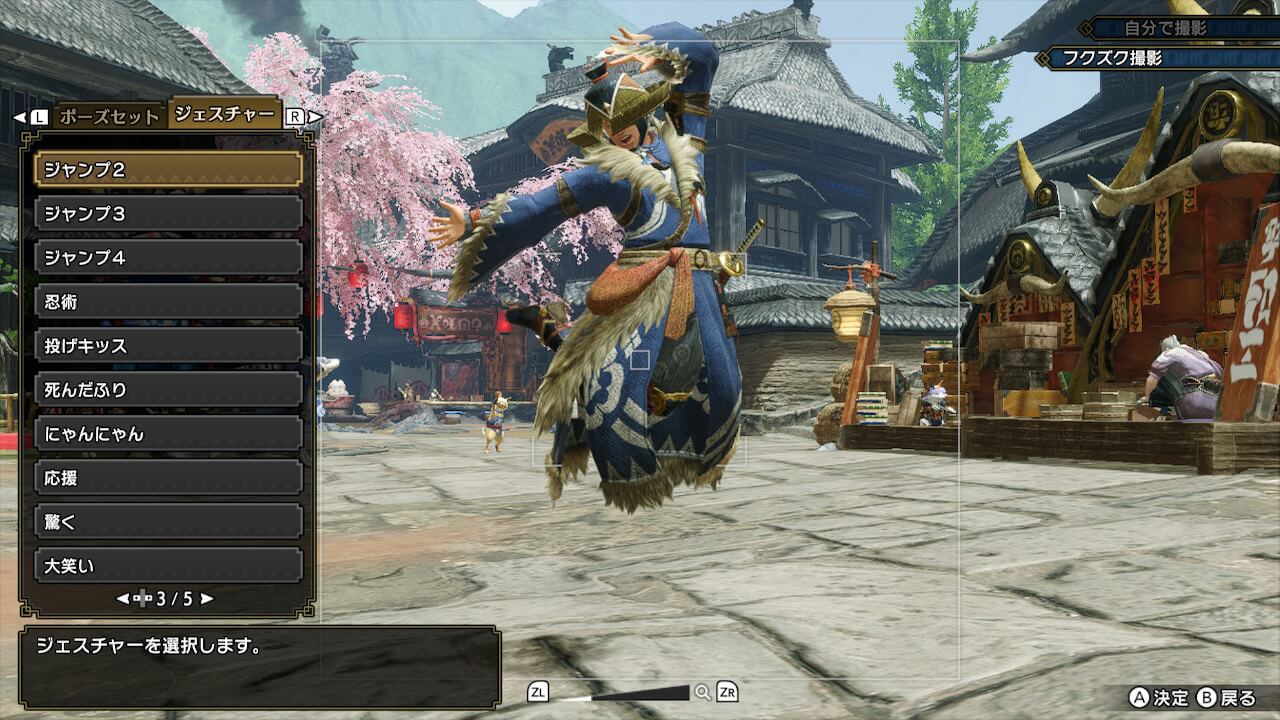The width and height of the screenshot is (1280, 720).
Task: Pick the ジャンプ4 gesture
Action: click(168, 257)
